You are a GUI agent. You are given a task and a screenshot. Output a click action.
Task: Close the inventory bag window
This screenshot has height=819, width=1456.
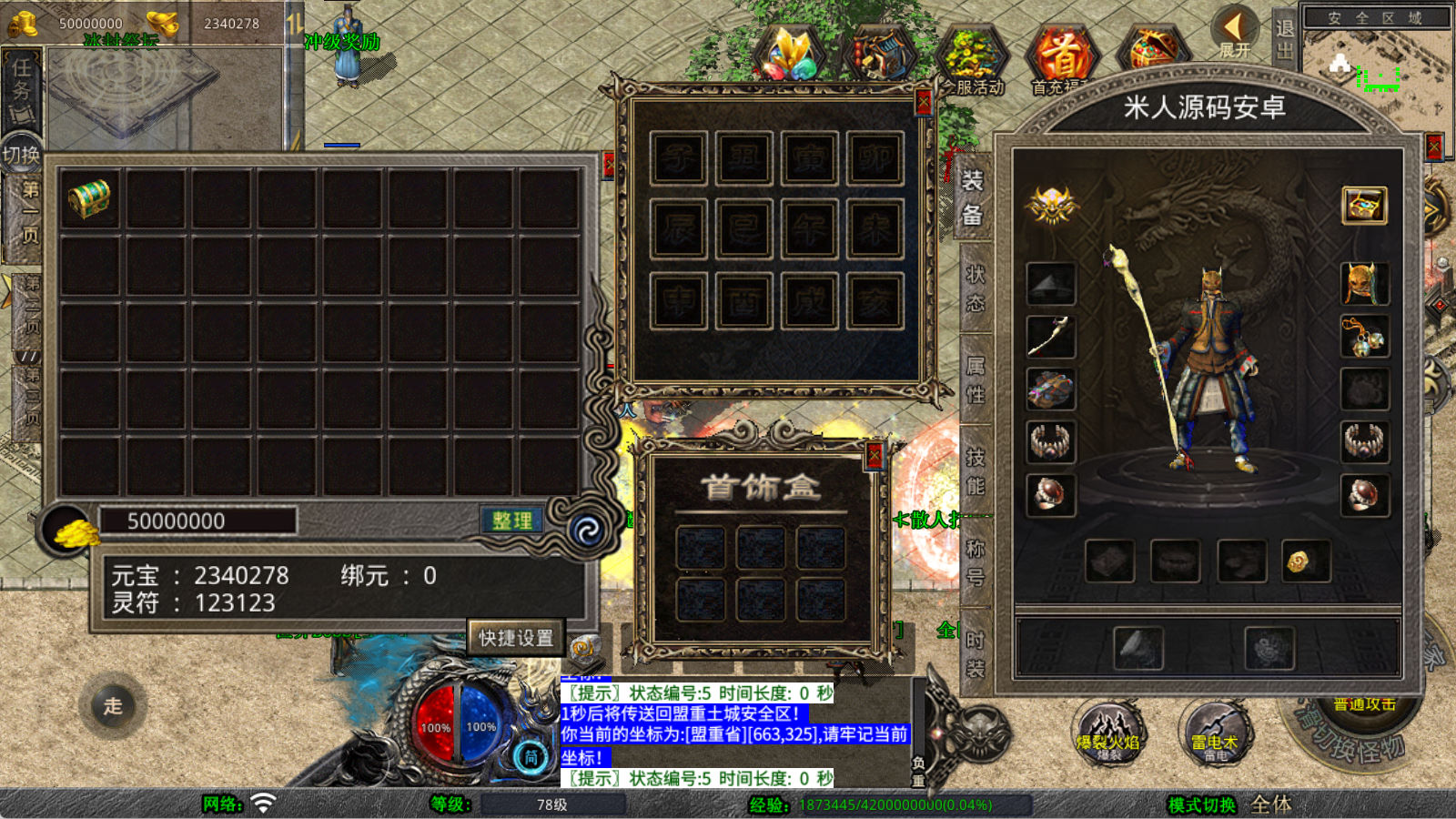click(608, 166)
